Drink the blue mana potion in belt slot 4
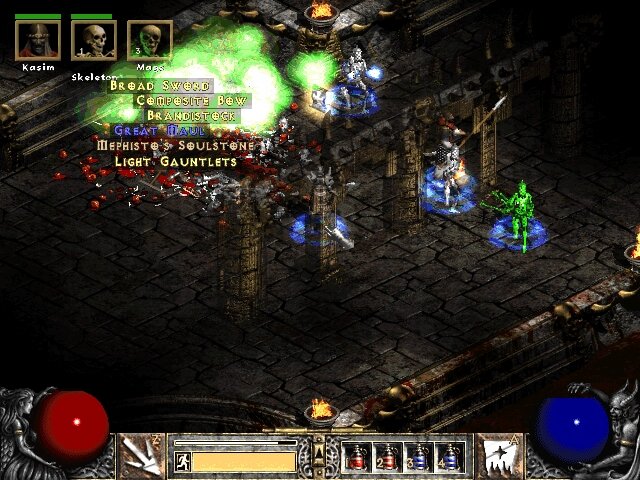This screenshot has width=640, height=480. coord(449,457)
